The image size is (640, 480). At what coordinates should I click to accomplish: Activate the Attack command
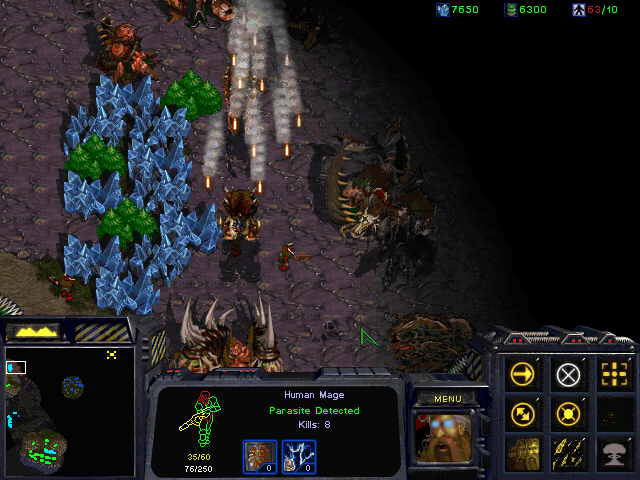[x=613, y=375]
